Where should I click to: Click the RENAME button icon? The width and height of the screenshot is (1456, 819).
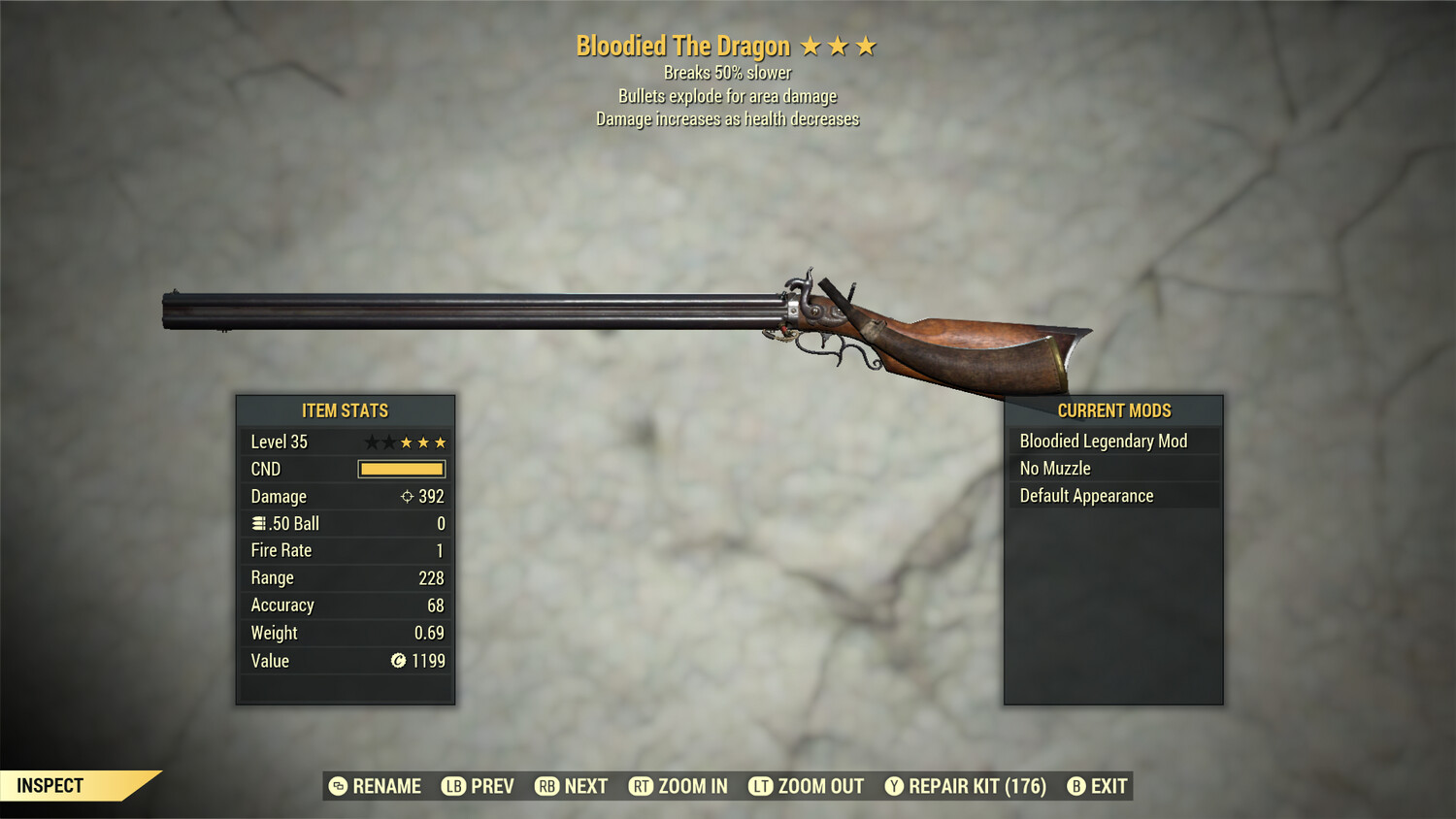coord(341,786)
